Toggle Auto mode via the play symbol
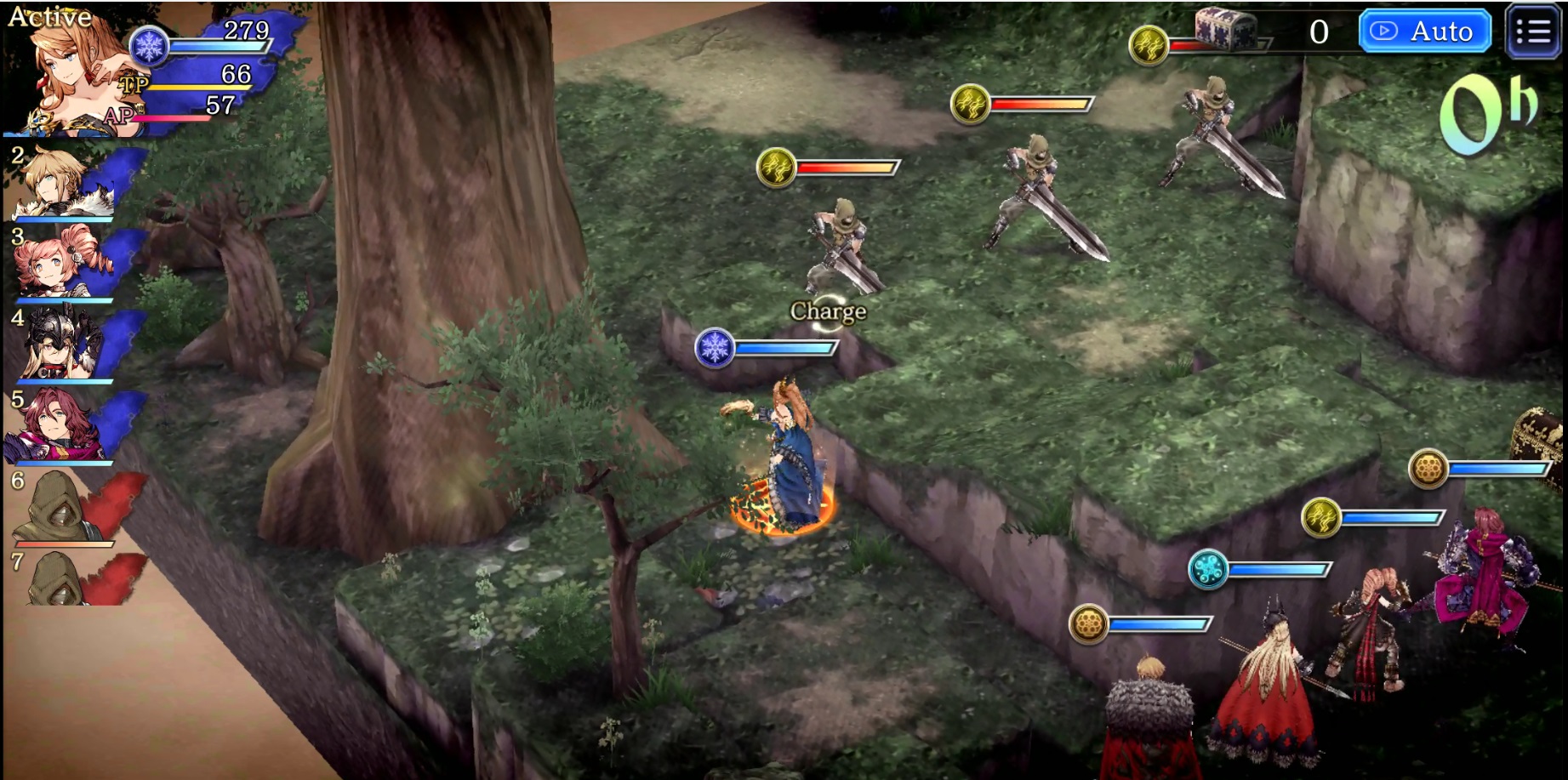This screenshot has width=1568, height=780. click(x=1385, y=31)
